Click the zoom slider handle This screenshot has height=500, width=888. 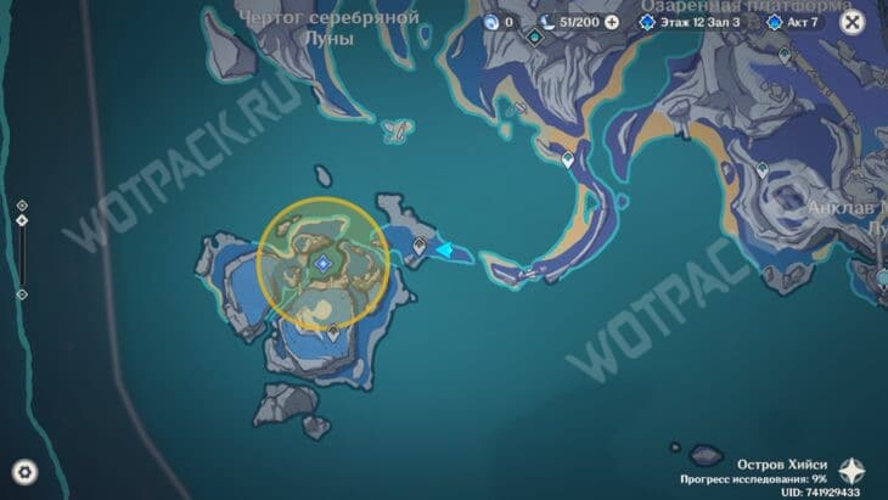(x=22, y=220)
